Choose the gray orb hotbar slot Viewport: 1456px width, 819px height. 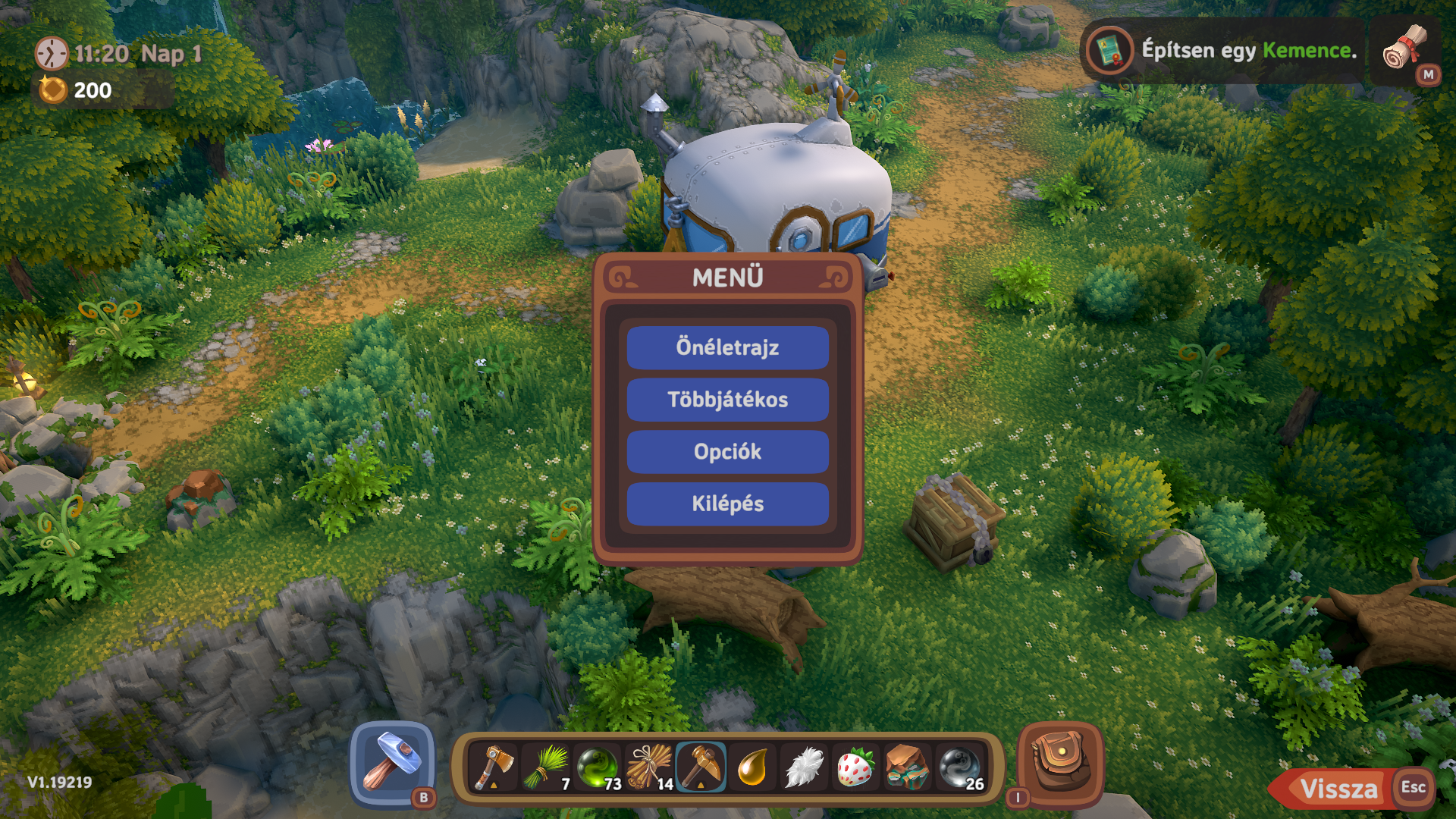959,767
